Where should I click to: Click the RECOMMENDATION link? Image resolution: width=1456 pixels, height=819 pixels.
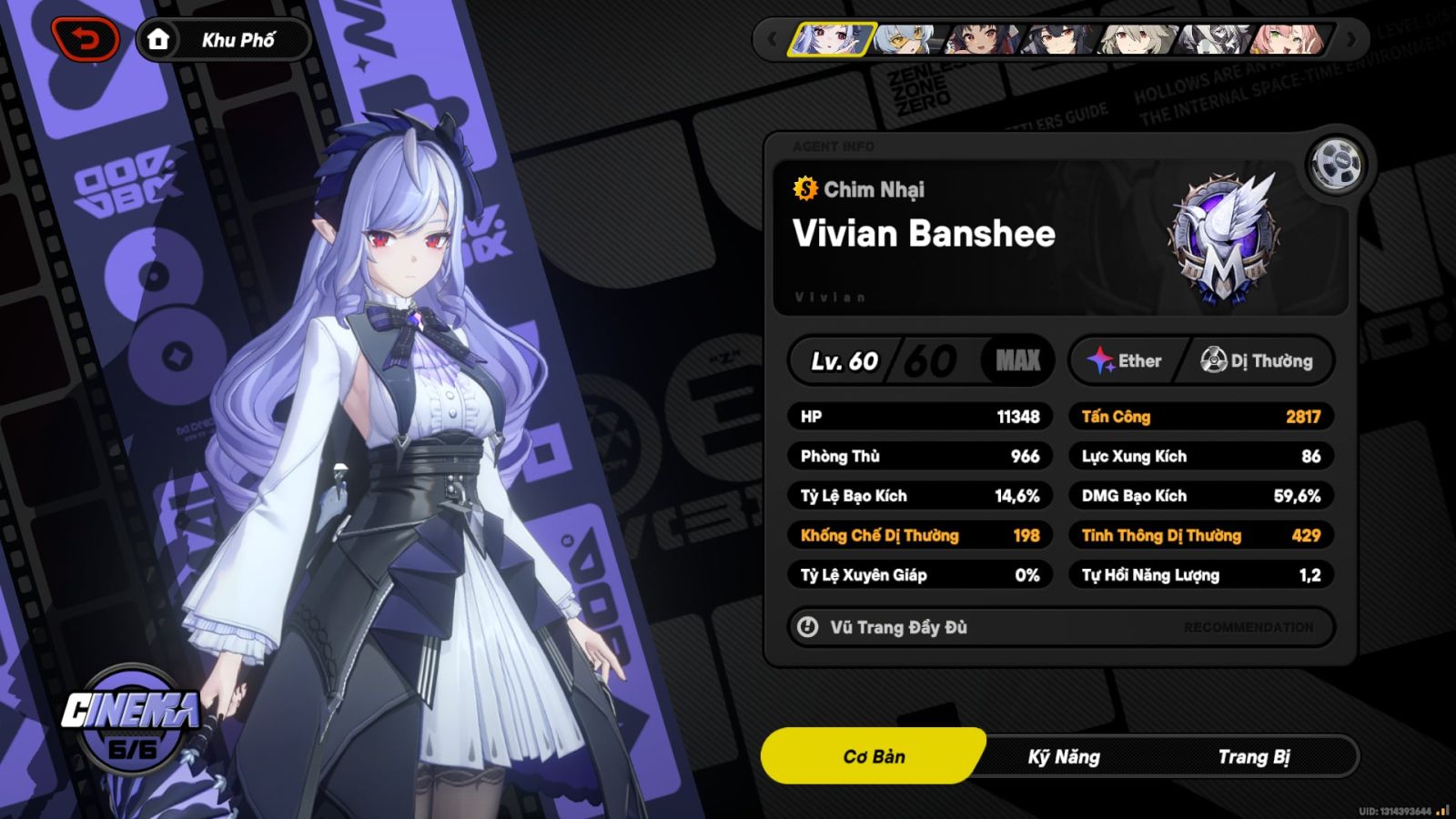click(1248, 627)
